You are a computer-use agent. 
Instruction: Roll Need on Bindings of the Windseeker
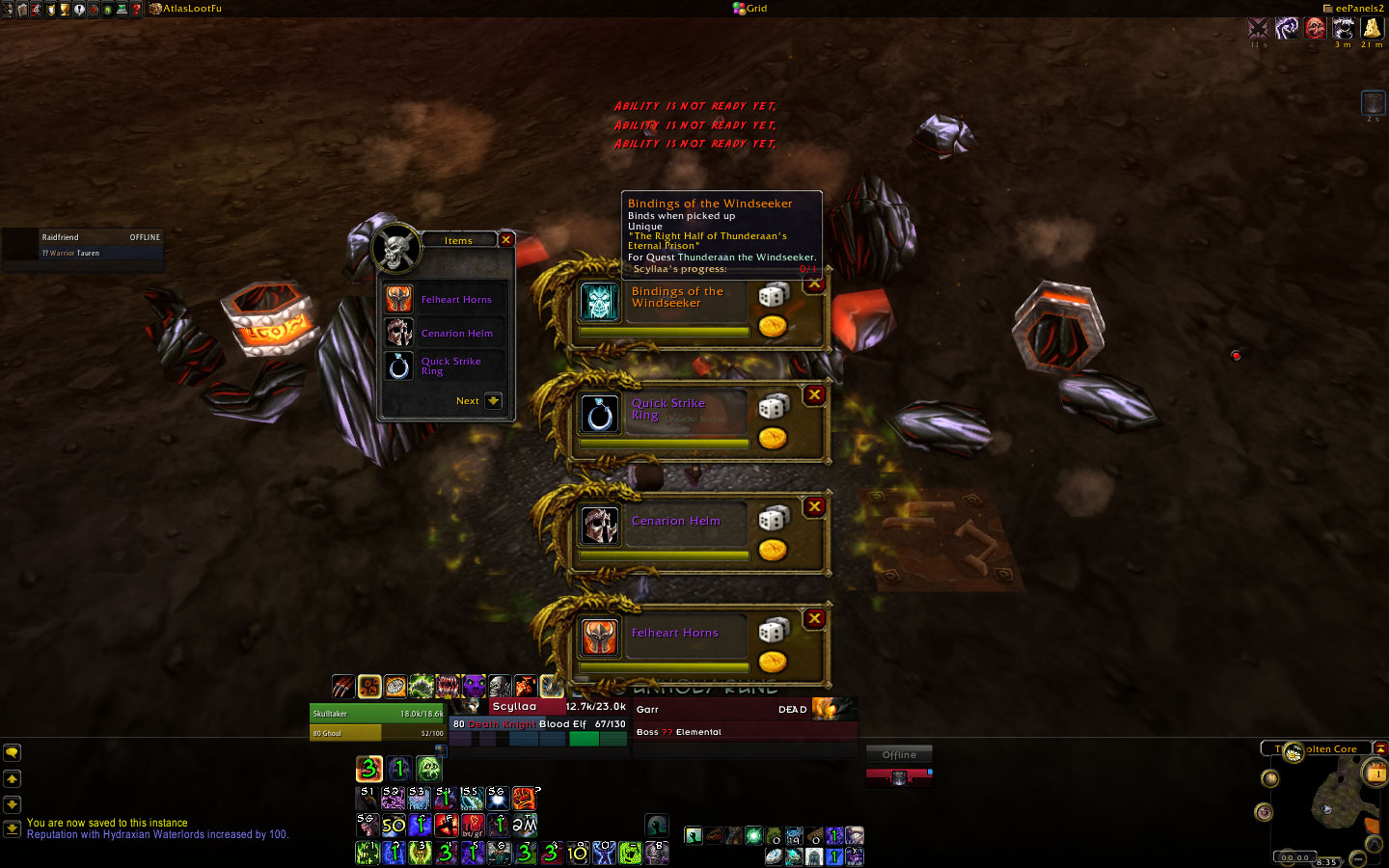click(x=773, y=295)
